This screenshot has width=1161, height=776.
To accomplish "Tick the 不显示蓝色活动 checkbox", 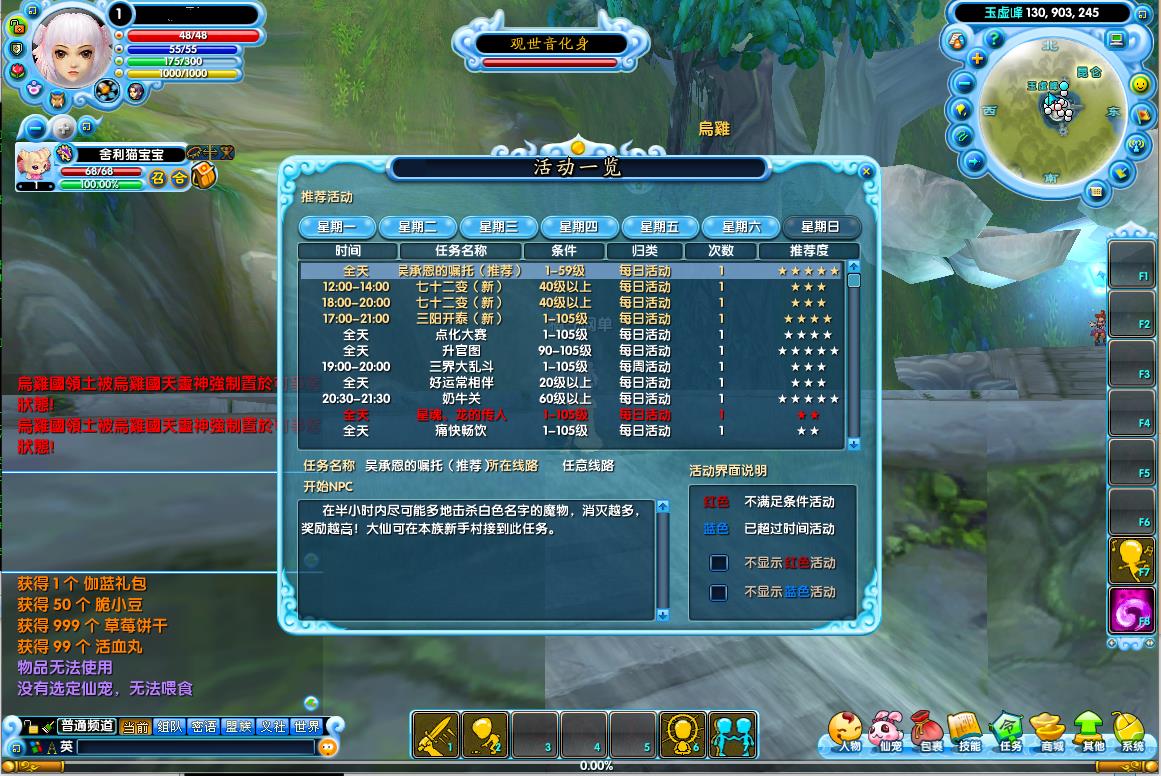I will coord(718,592).
